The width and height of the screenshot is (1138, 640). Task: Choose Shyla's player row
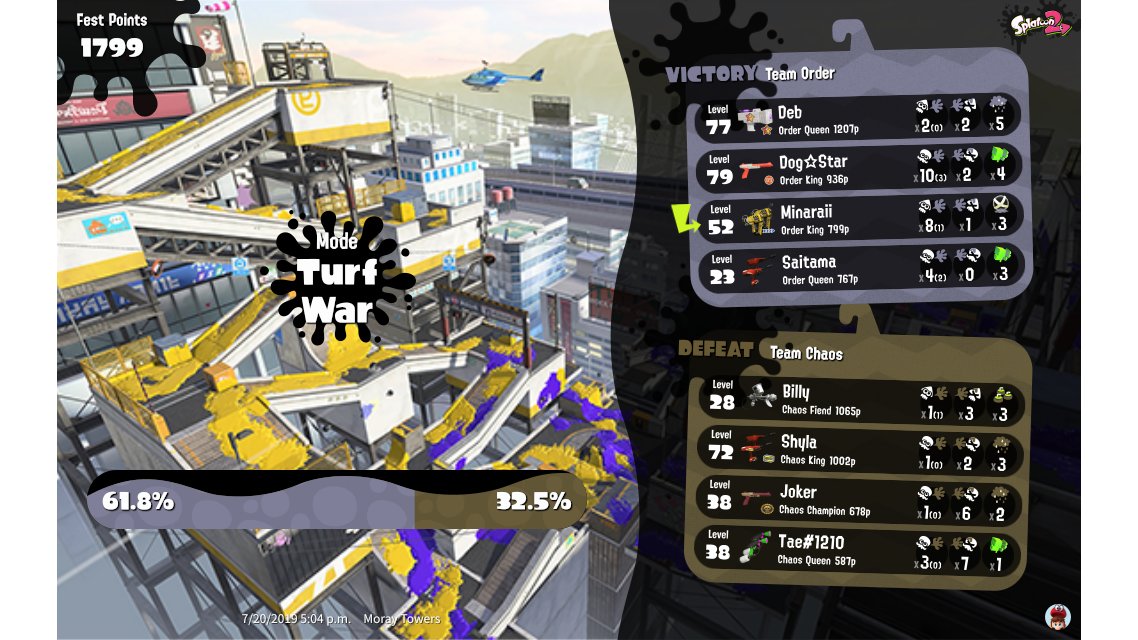[x=860, y=449]
